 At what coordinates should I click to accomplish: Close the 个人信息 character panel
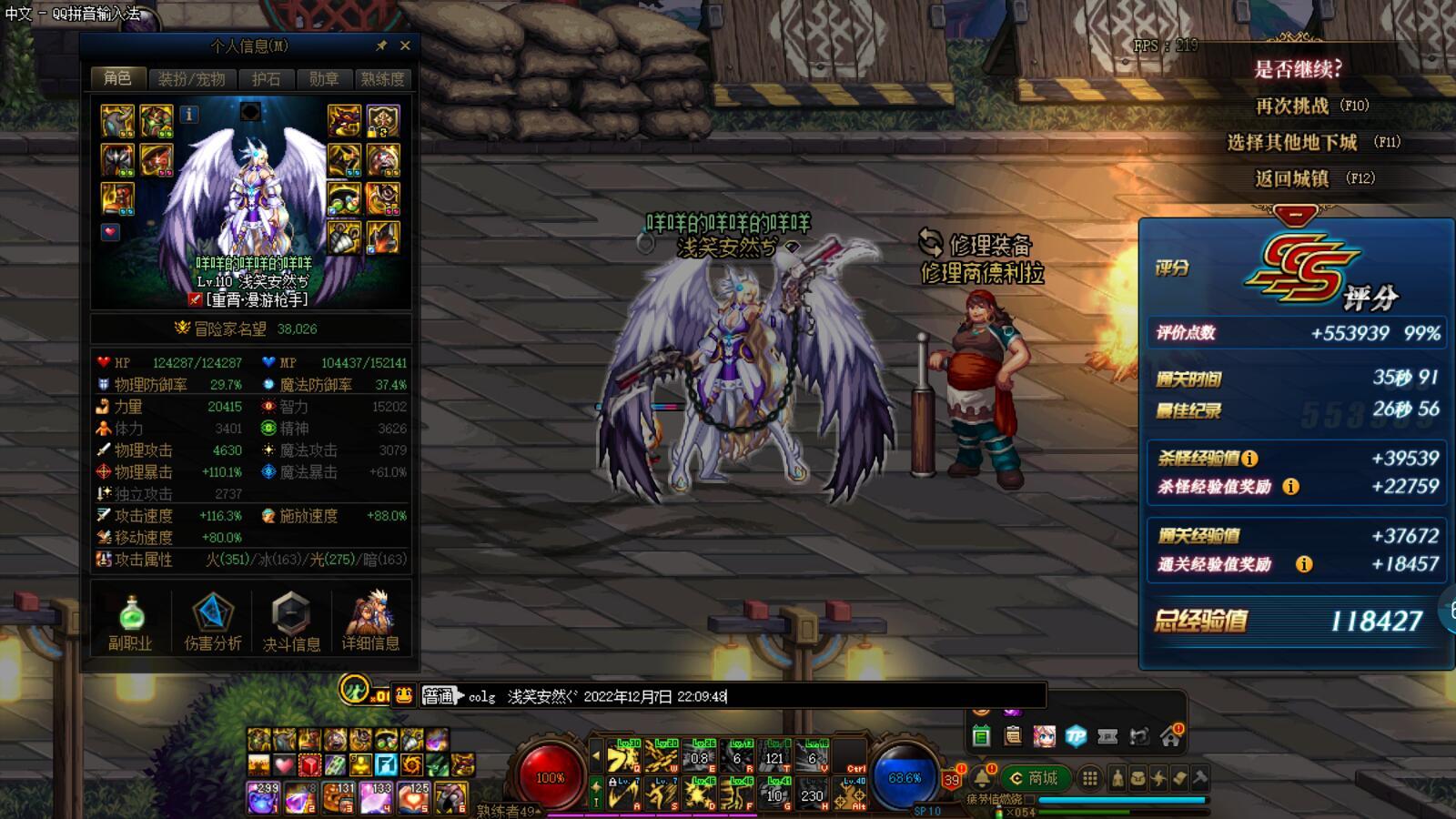406,45
